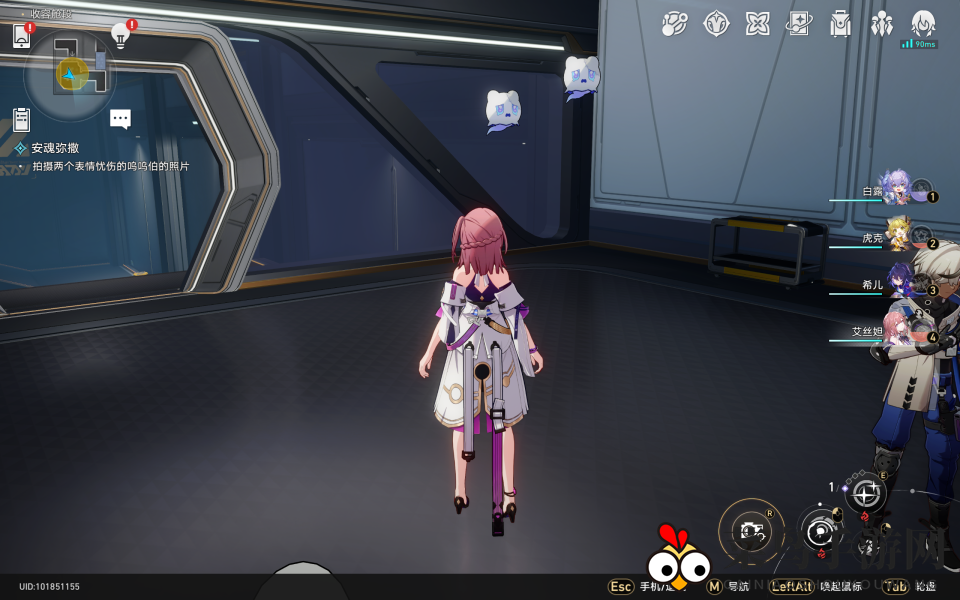The image size is (960, 600).
Task: Switch to party member 白露
Action: pyautogui.click(x=895, y=188)
